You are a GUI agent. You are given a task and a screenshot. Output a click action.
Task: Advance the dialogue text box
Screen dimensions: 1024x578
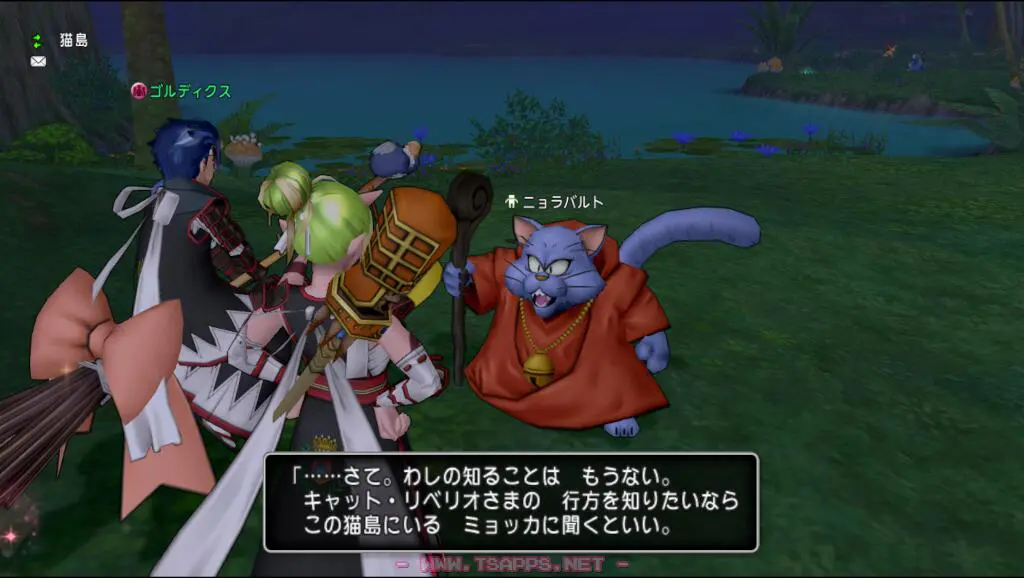pos(510,502)
